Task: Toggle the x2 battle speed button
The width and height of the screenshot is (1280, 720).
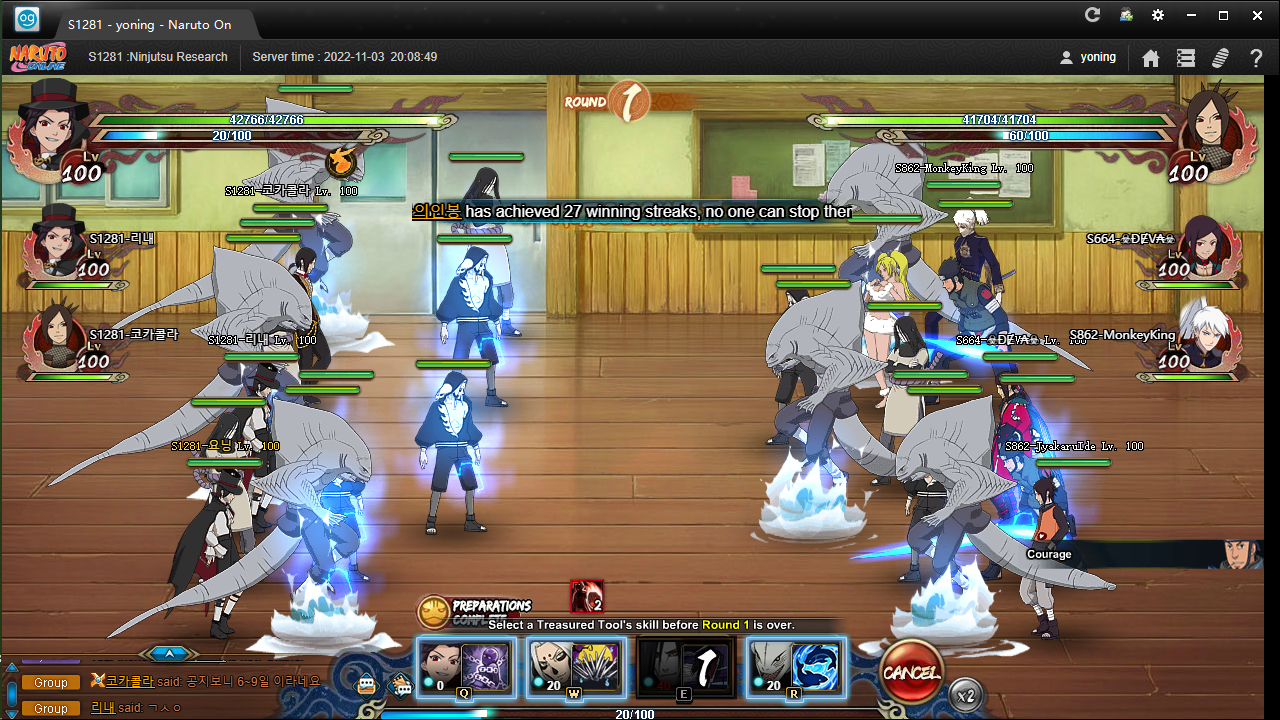Action: tap(965, 694)
